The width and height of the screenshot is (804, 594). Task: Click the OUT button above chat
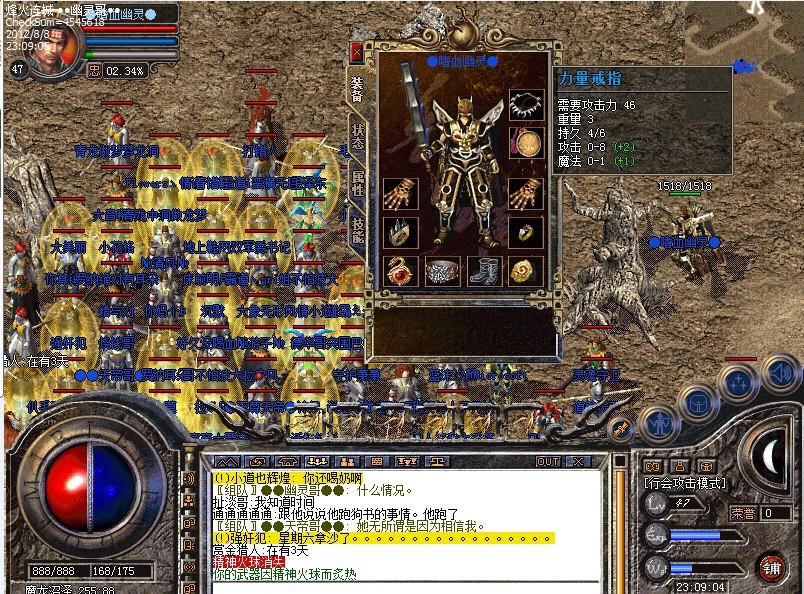click(547, 462)
